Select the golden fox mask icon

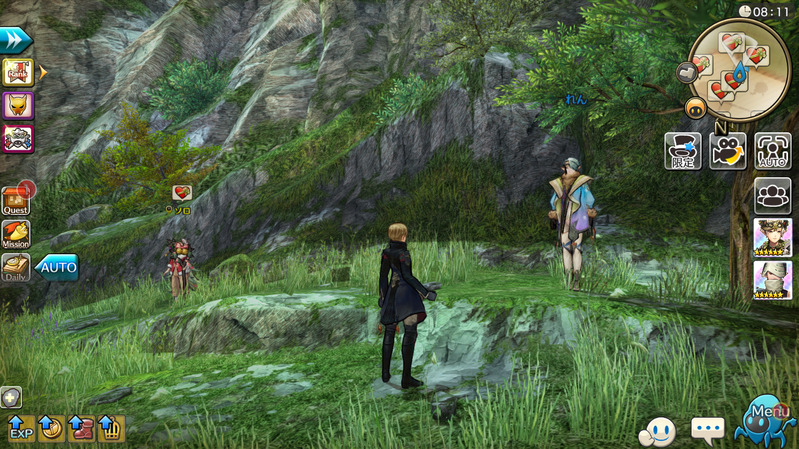click(18, 105)
